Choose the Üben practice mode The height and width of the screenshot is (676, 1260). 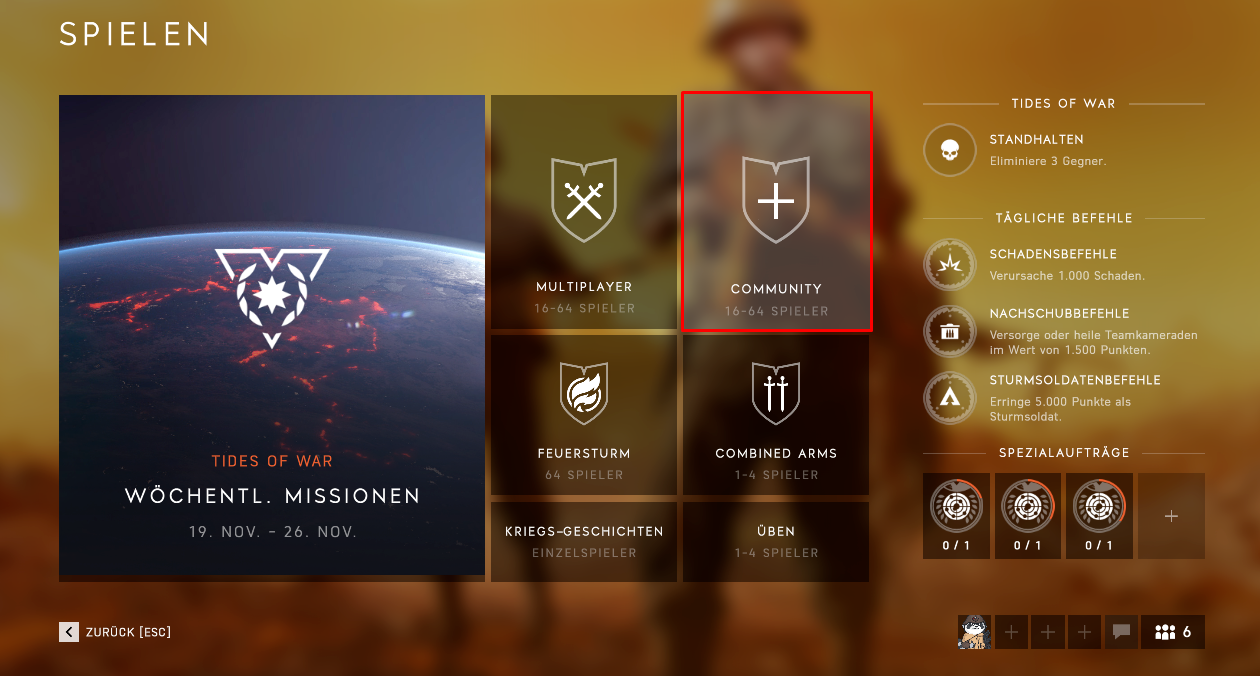pos(776,541)
